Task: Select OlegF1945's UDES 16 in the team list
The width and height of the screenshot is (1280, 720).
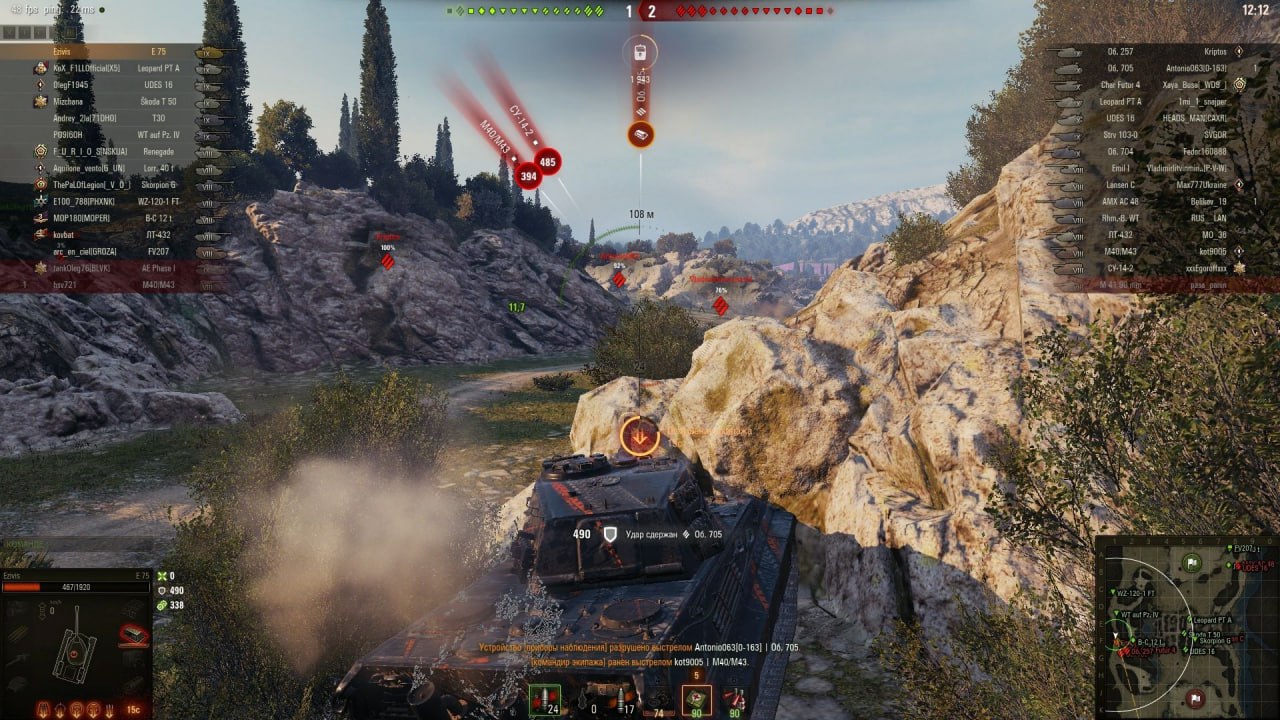Action: tap(110, 85)
